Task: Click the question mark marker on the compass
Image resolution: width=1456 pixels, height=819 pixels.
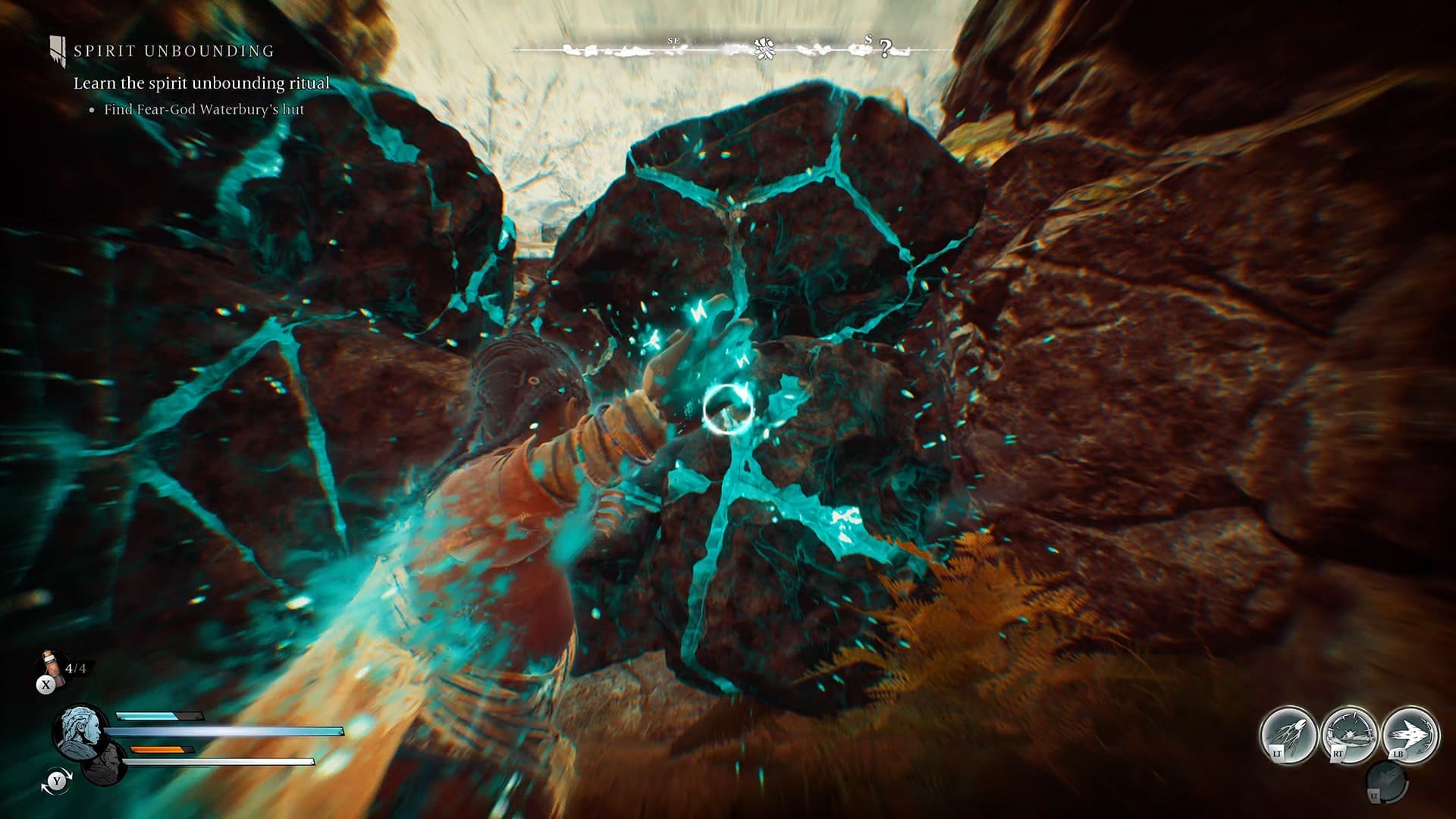Action: [x=884, y=49]
